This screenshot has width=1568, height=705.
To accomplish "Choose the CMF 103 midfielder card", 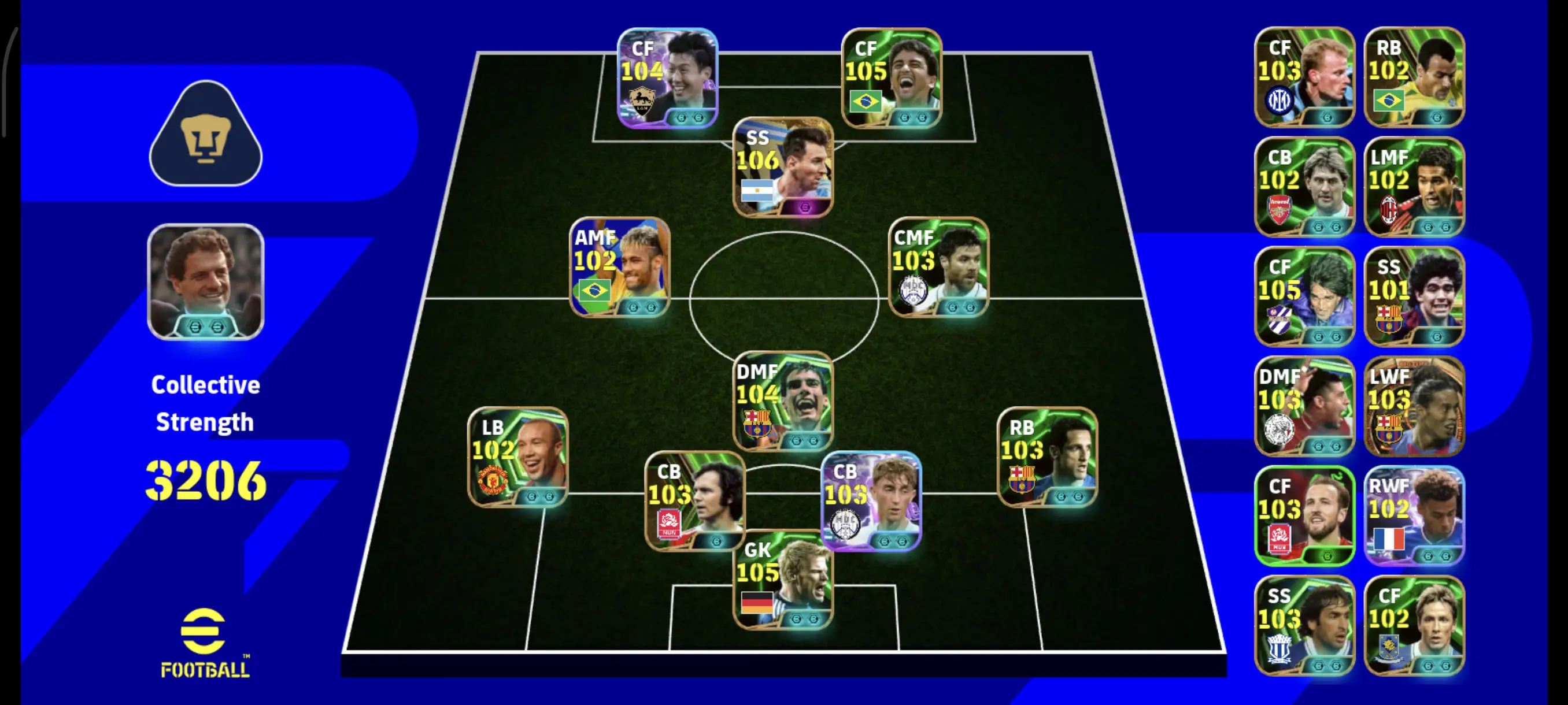I will [938, 267].
